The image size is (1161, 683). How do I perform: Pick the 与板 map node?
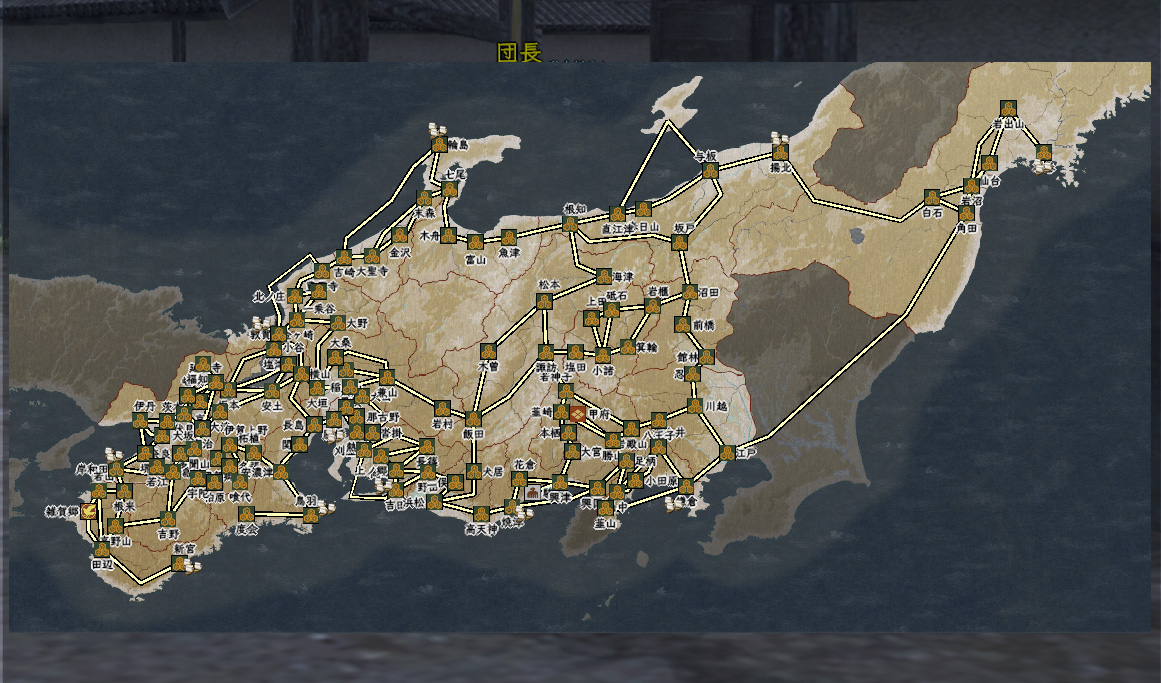click(x=710, y=171)
